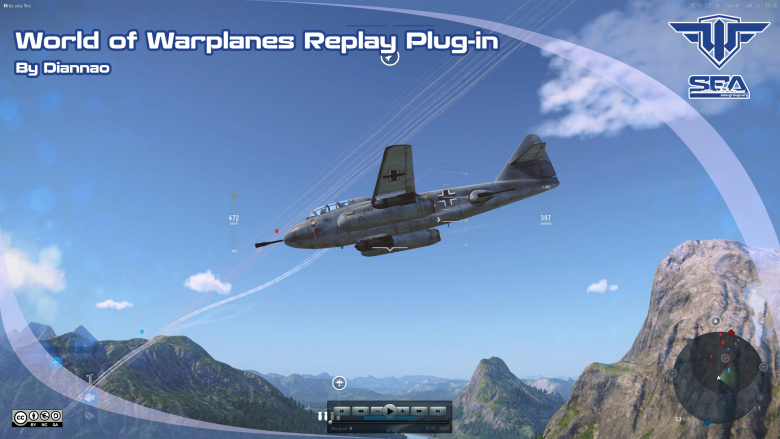Screen dimensions: 780x439
Task: Increase replay speed with the plus button
Action: point(402,411)
